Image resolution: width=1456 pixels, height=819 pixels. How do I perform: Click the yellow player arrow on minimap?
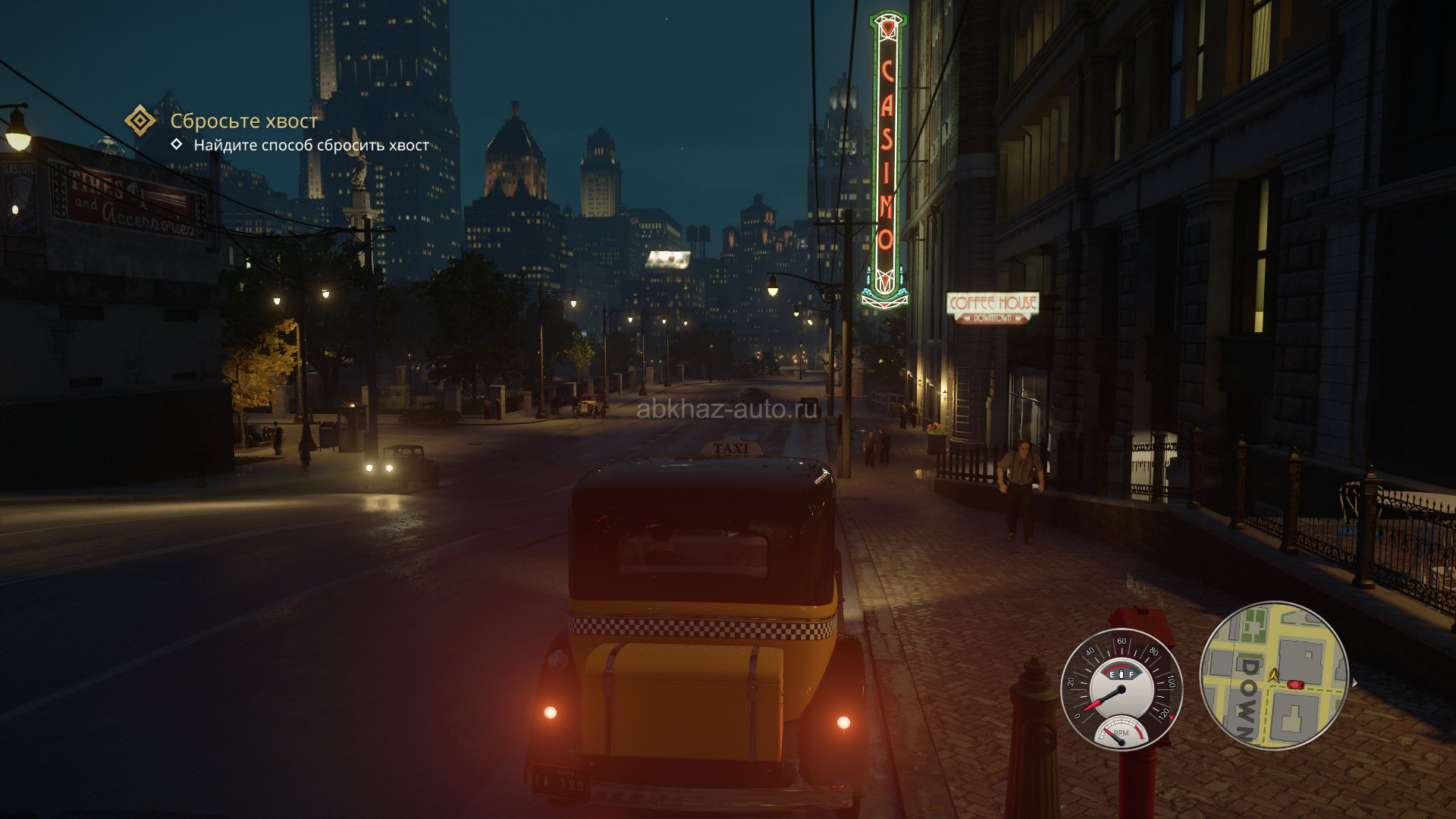(1273, 674)
